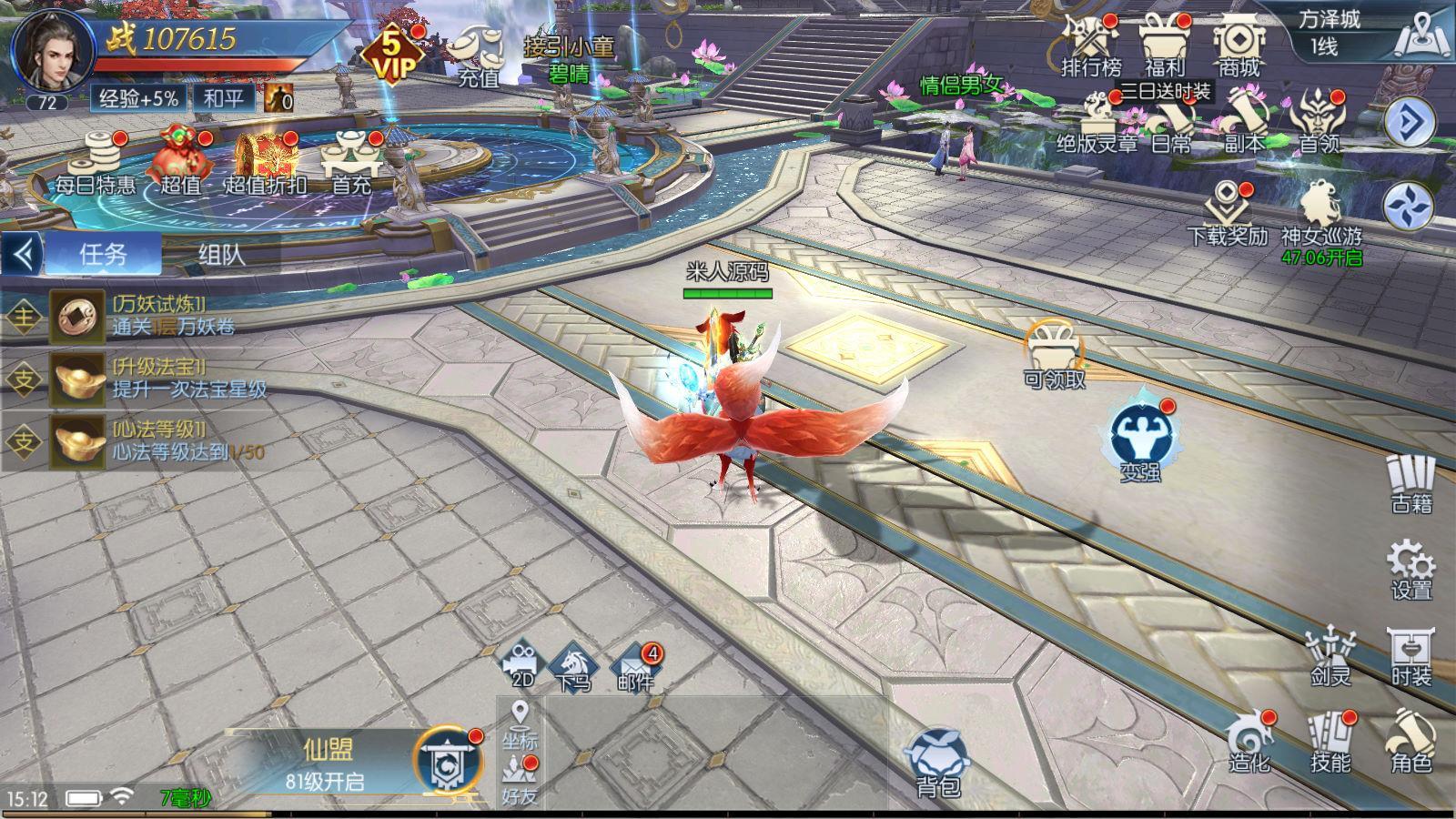Click the 充值 recharge button
Image resolution: width=1456 pixels, height=819 pixels.
480,56
